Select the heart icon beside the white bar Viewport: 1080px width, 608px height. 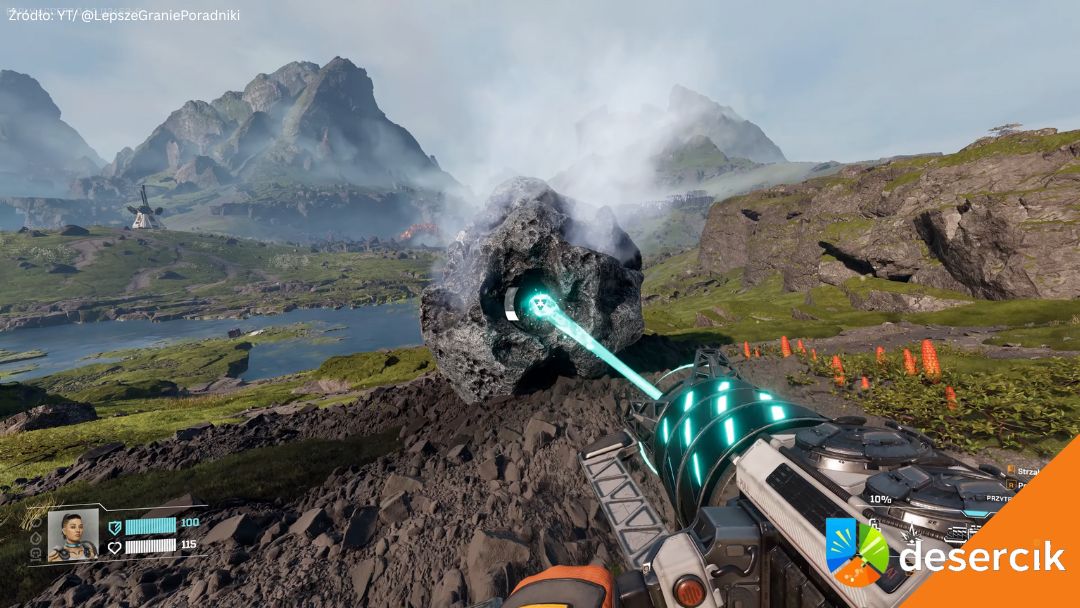[x=114, y=547]
